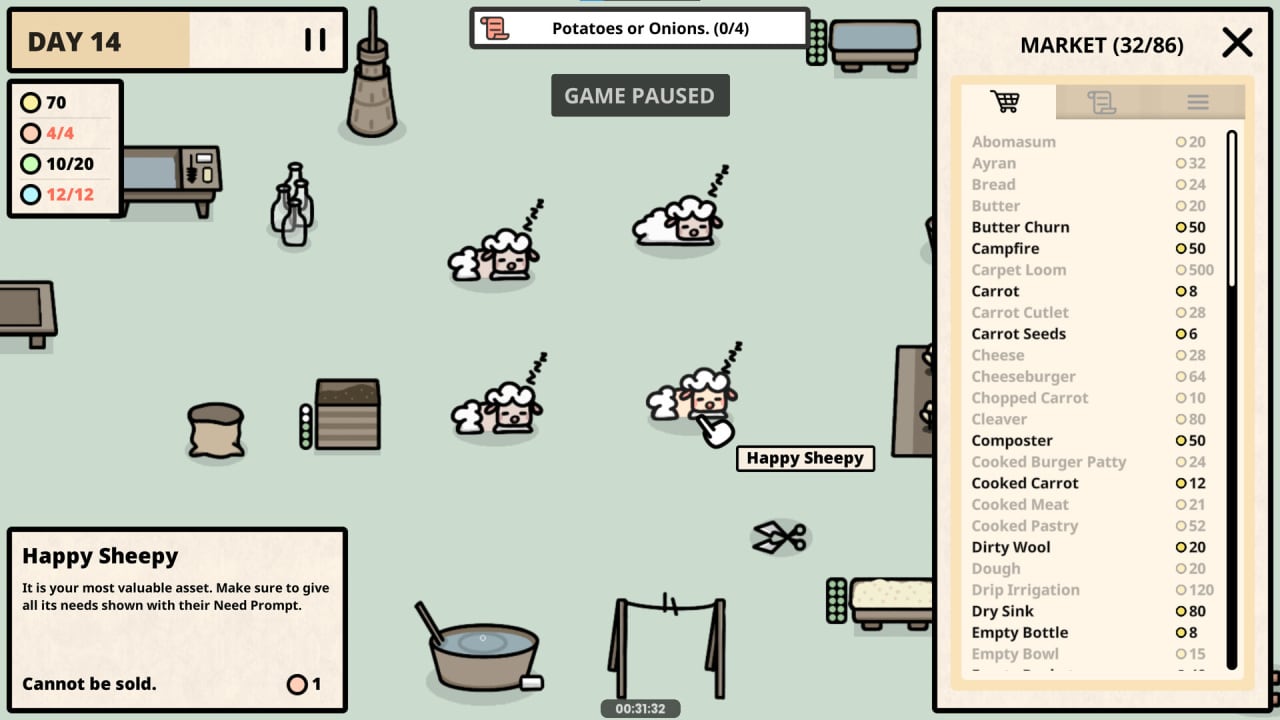The image size is (1280, 720).
Task: Close the Market panel
Action: click(x=1237, y=43)
